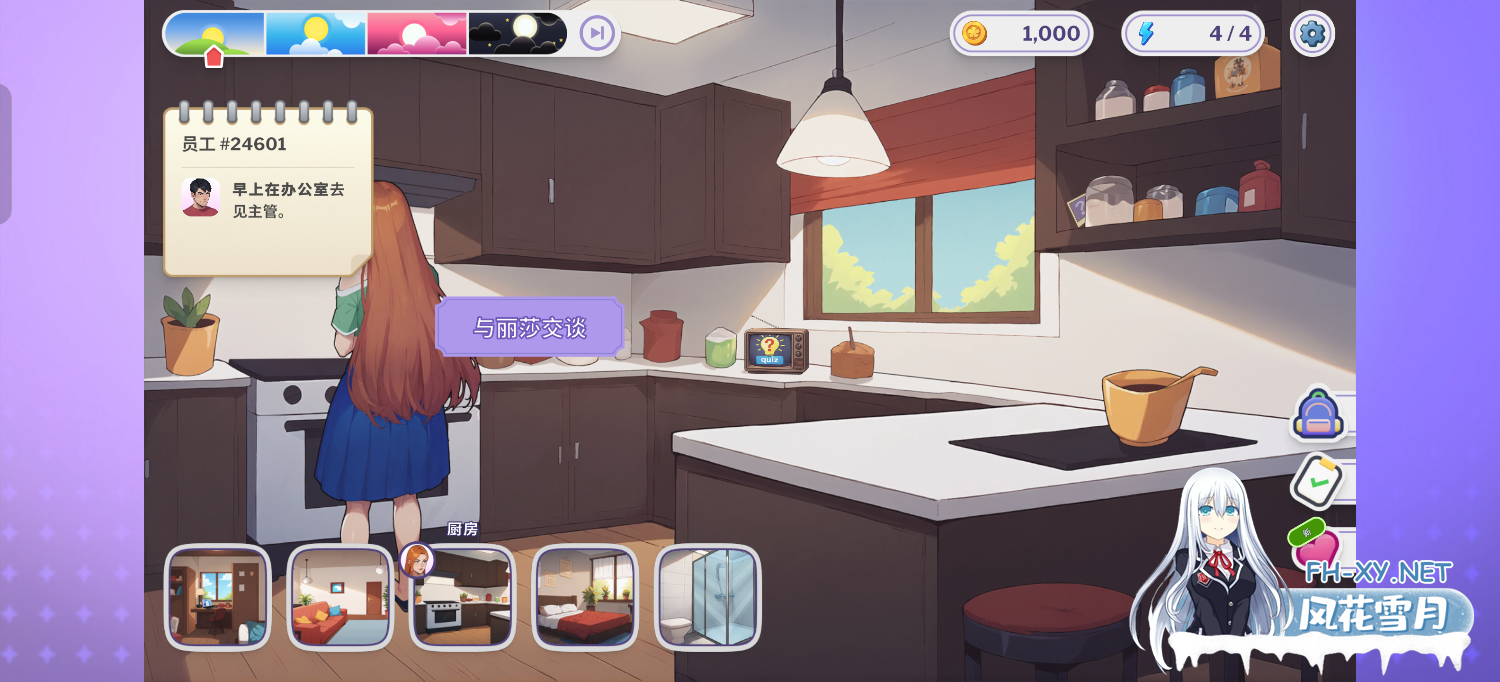1500x682 pixels.
Task: Go to the living room with sofa
Action: (x=340, y=597)
